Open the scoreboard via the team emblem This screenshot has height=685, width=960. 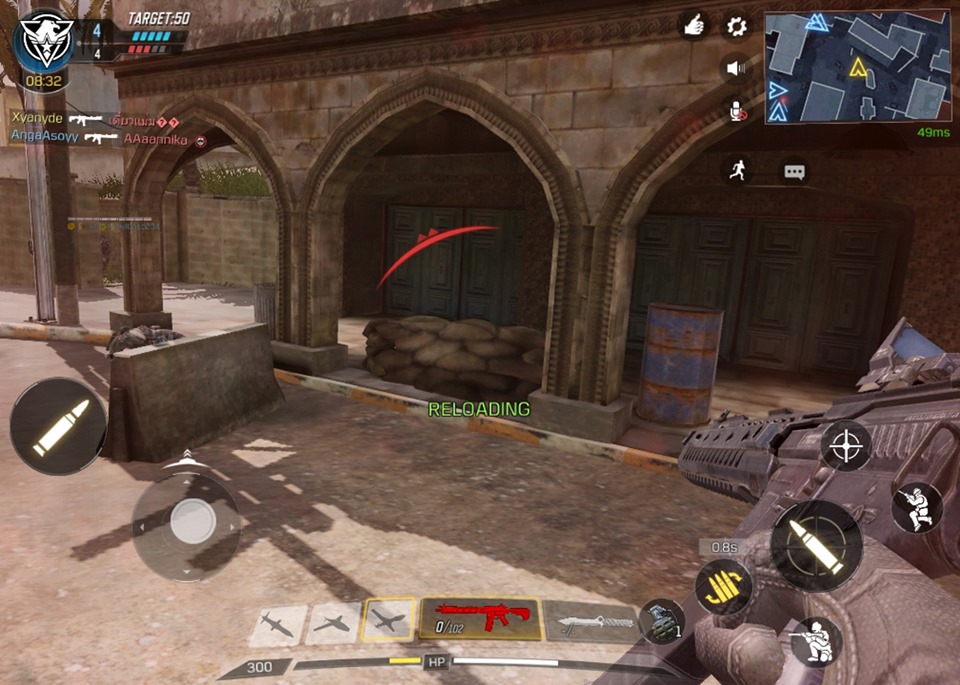[x=42, y=43]
